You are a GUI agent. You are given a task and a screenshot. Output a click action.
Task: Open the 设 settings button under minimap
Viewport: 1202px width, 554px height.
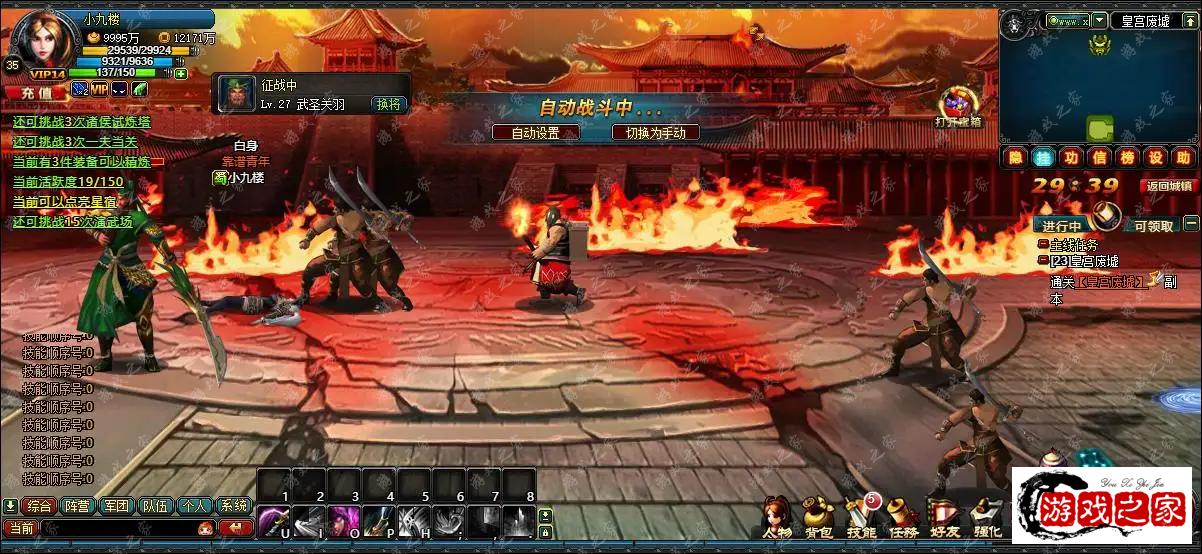pos(1155,157)
